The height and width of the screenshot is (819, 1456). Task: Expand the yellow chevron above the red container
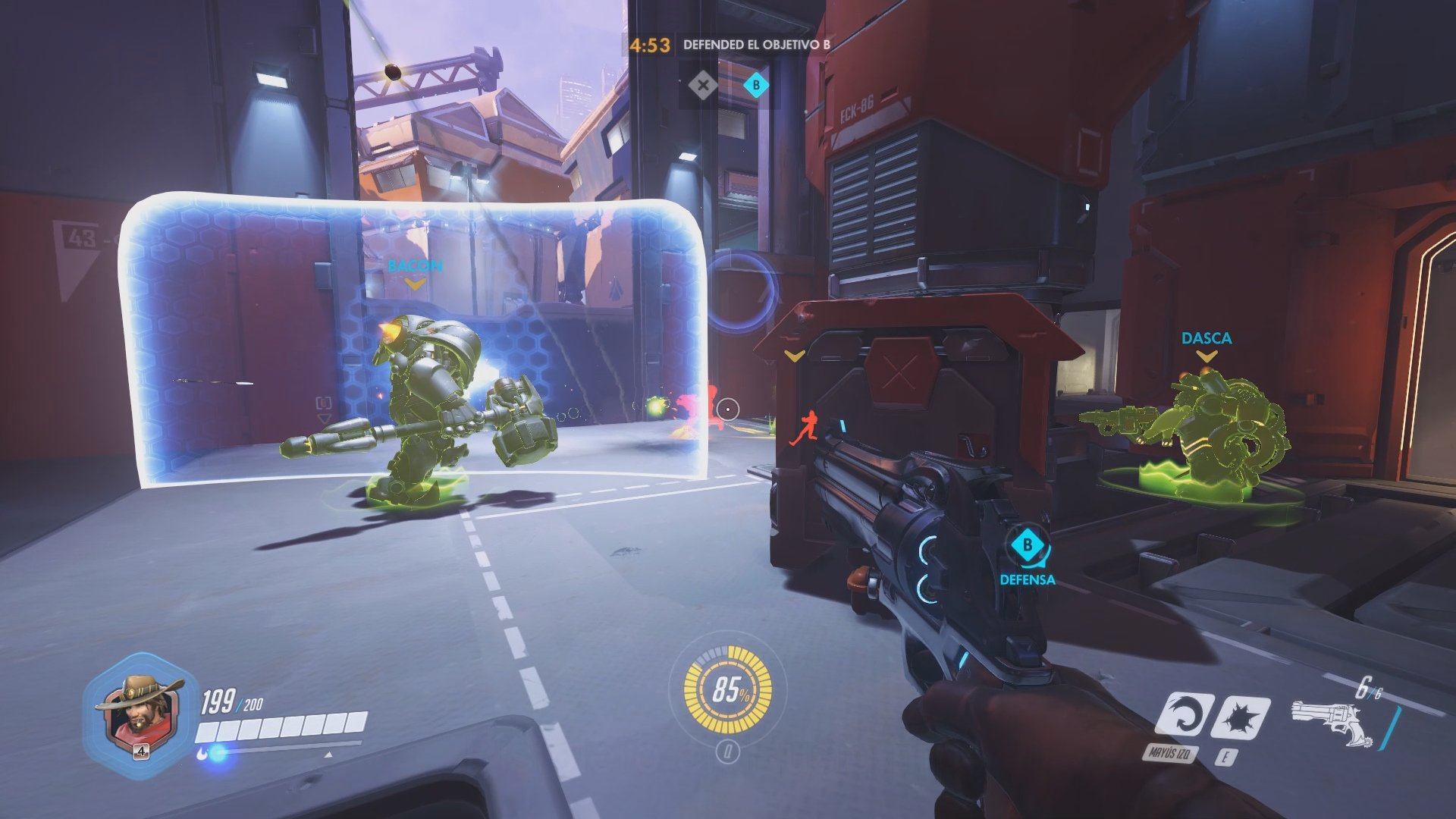click(794, 355)
